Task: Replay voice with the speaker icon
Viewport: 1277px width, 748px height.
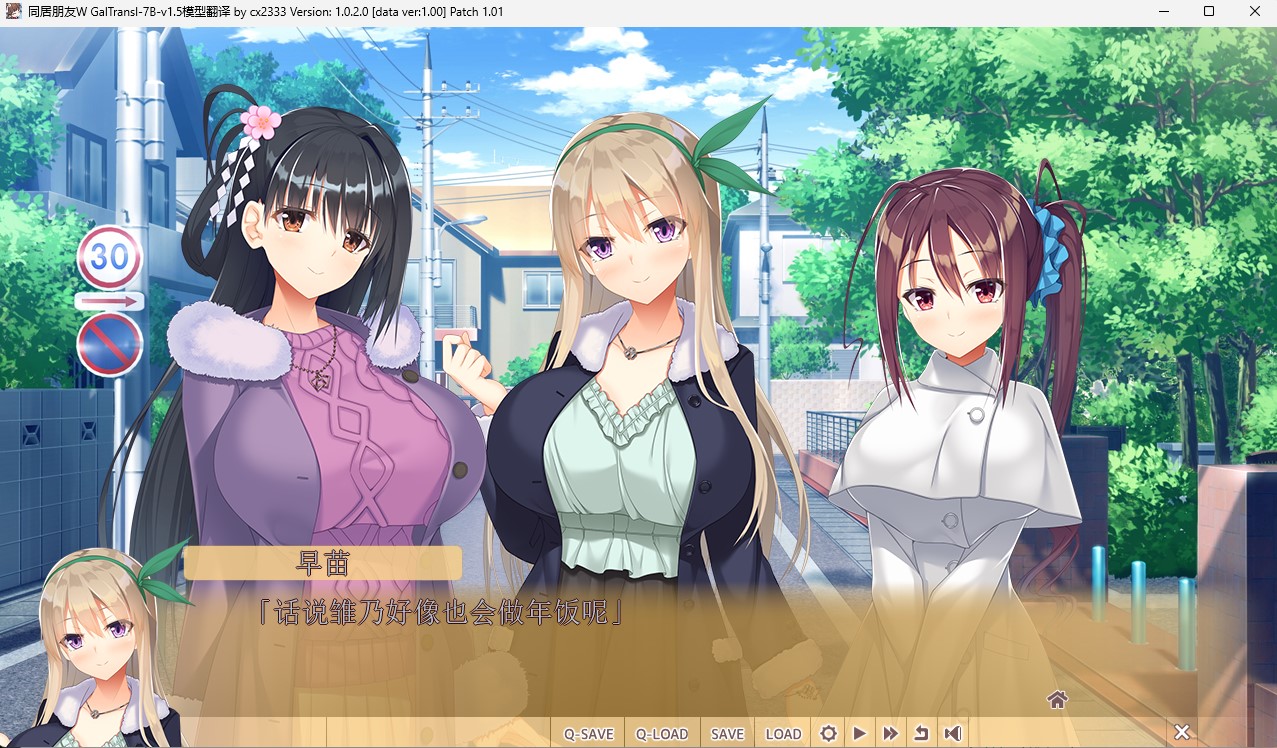Action: 952,733
